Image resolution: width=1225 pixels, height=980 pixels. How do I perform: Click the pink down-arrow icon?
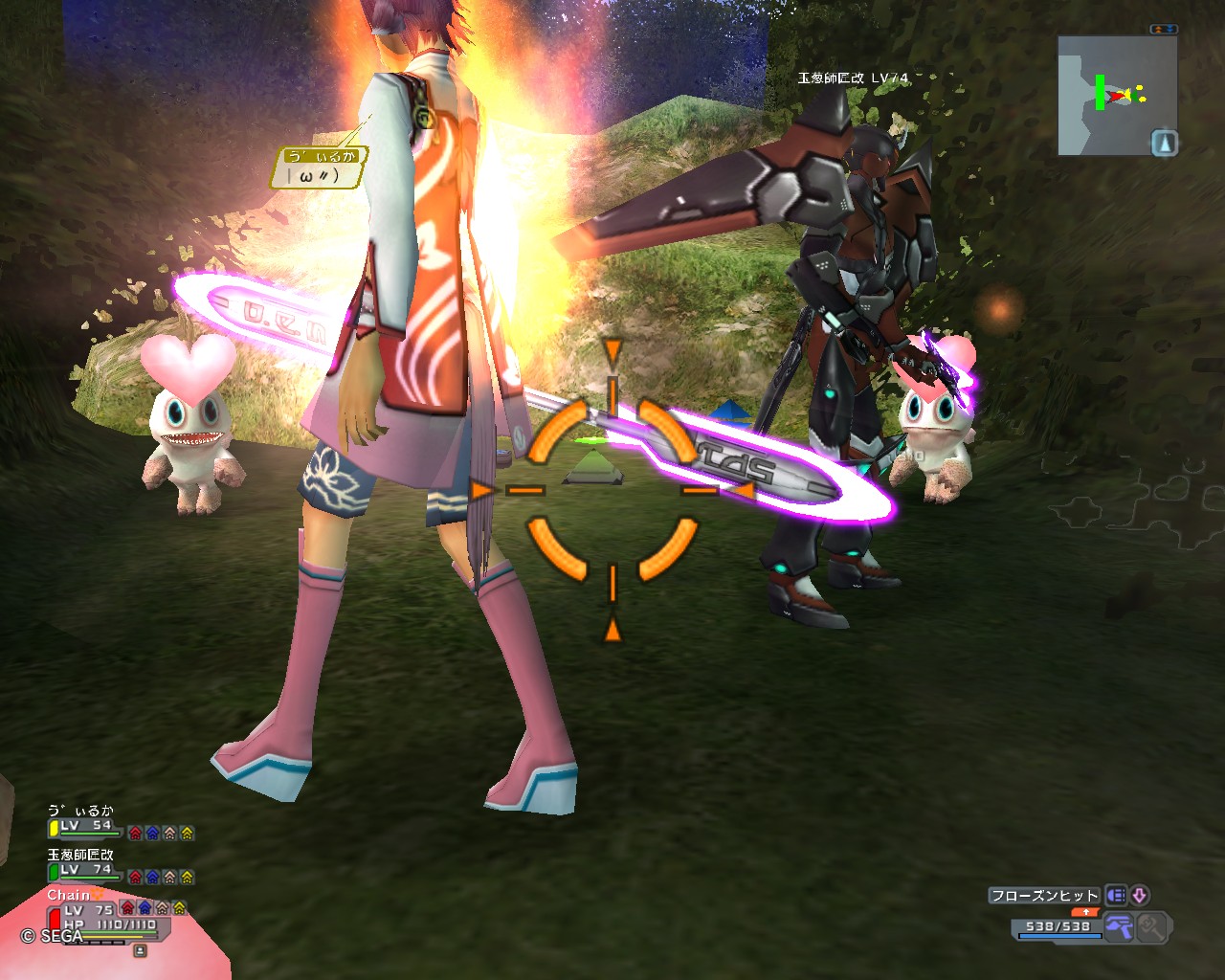click(1139, 896)
